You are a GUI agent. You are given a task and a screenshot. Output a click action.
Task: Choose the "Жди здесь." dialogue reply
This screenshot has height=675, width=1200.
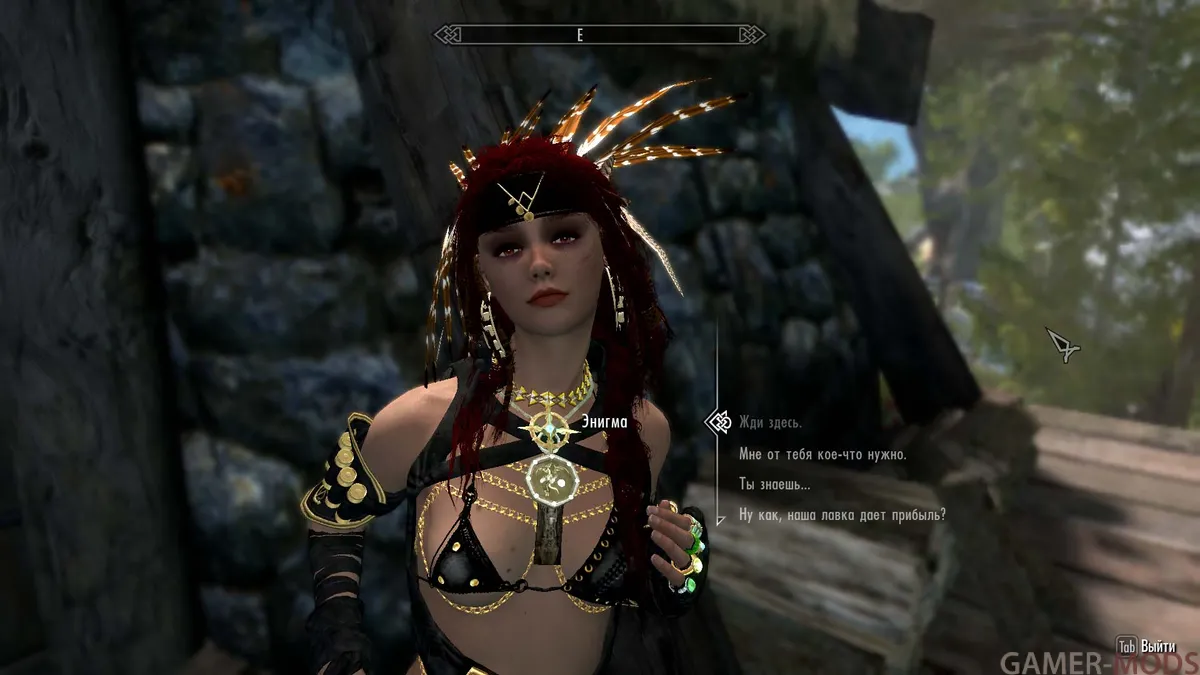[x=770, y=423]
